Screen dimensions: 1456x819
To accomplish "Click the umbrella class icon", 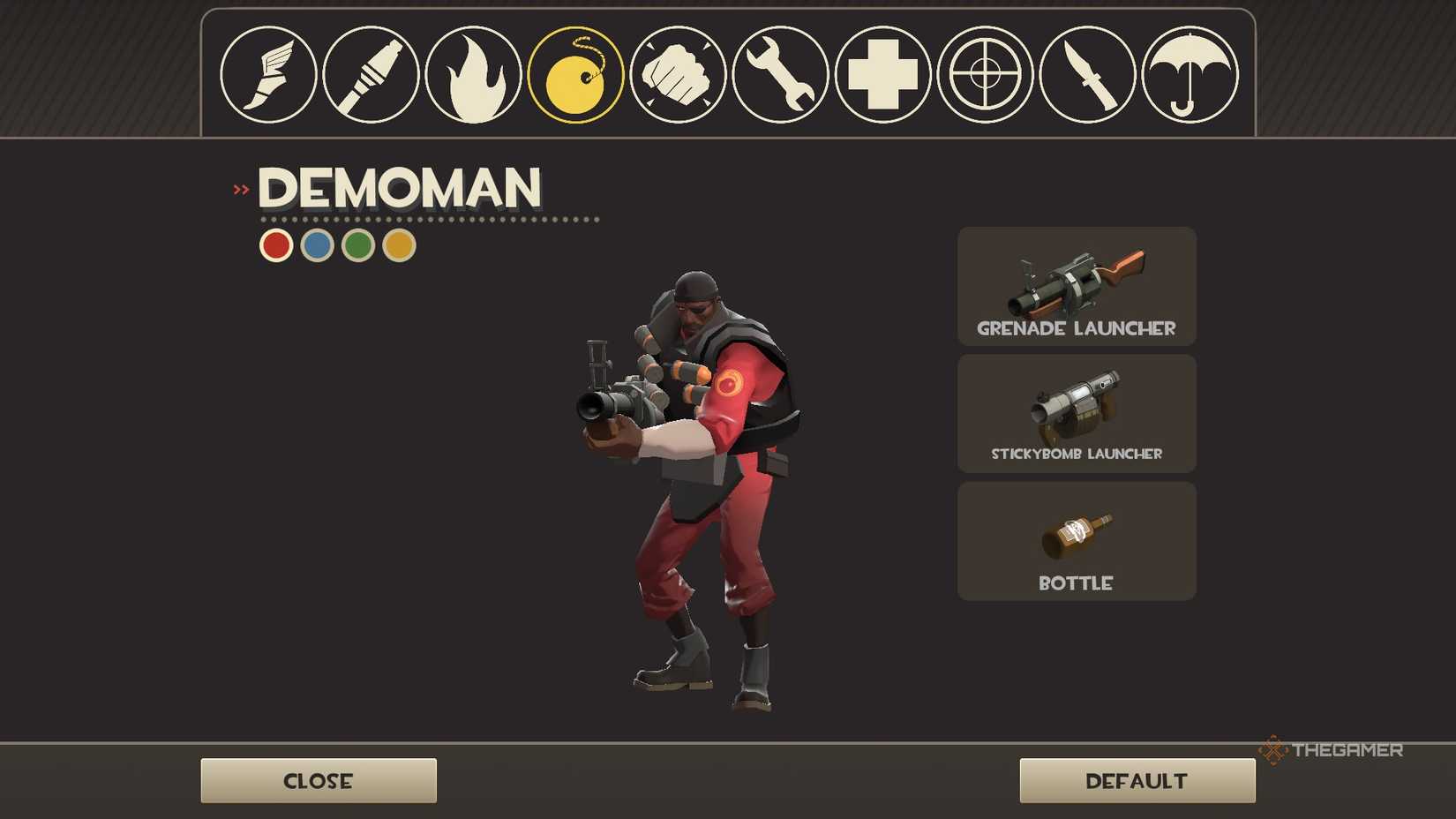I will tap(1190, 75).
